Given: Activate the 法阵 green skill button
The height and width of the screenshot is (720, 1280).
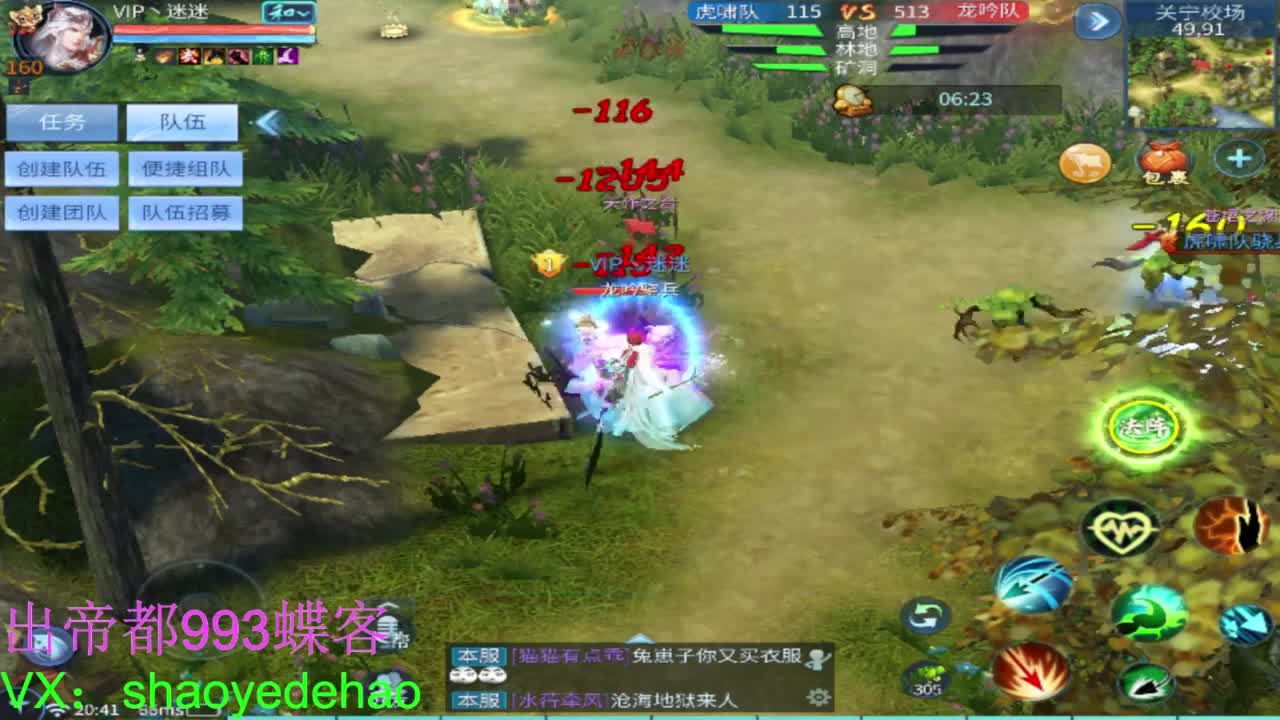Looking at the screenshot, I should (x=1140, y=425).
